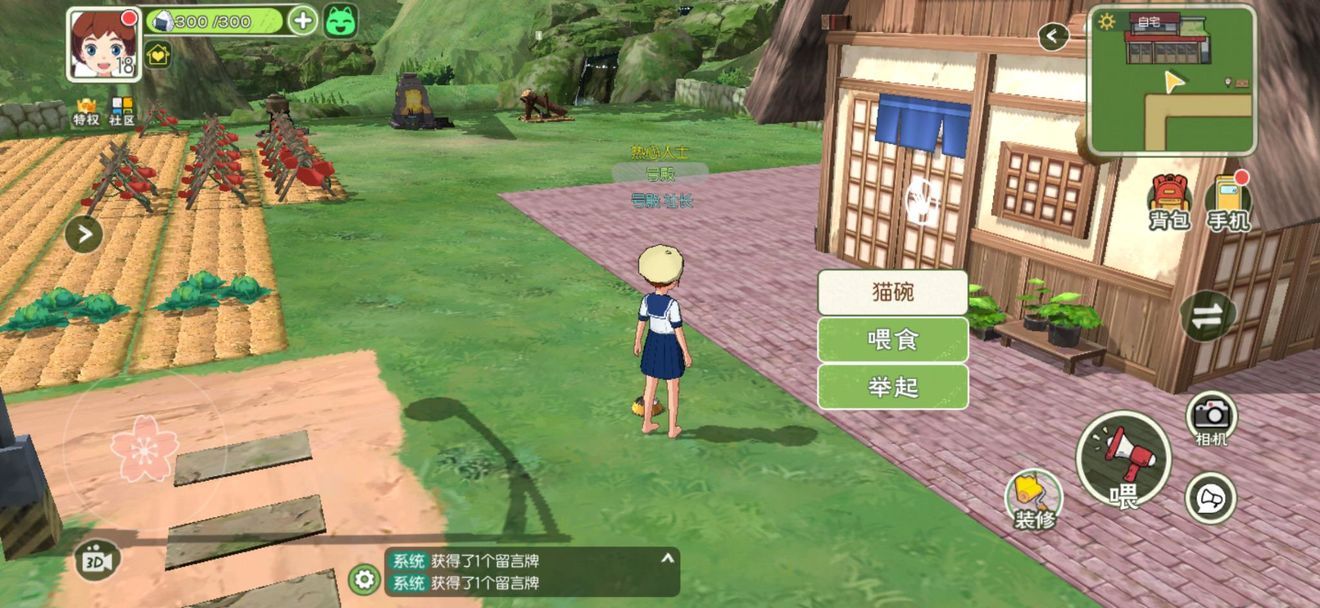Screen dimensions: 1320x608
Task: Open the minimap showing 自宅
Action: coord(1171,80)
